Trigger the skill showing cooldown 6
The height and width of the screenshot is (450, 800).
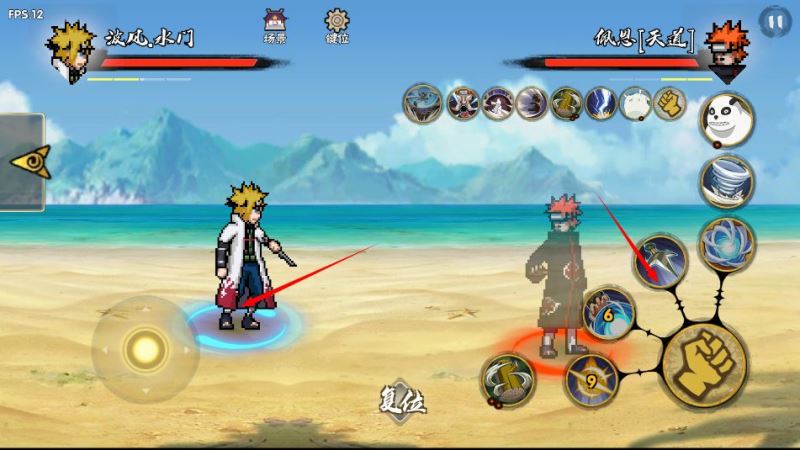(609, 313)
